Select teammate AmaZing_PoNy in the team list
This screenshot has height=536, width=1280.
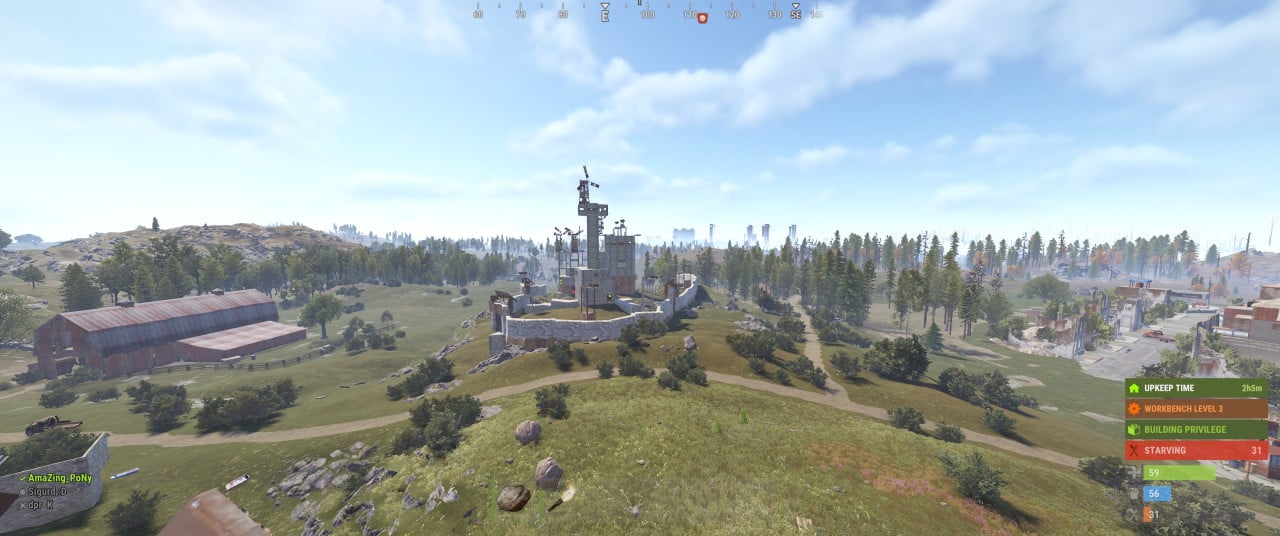60,479
